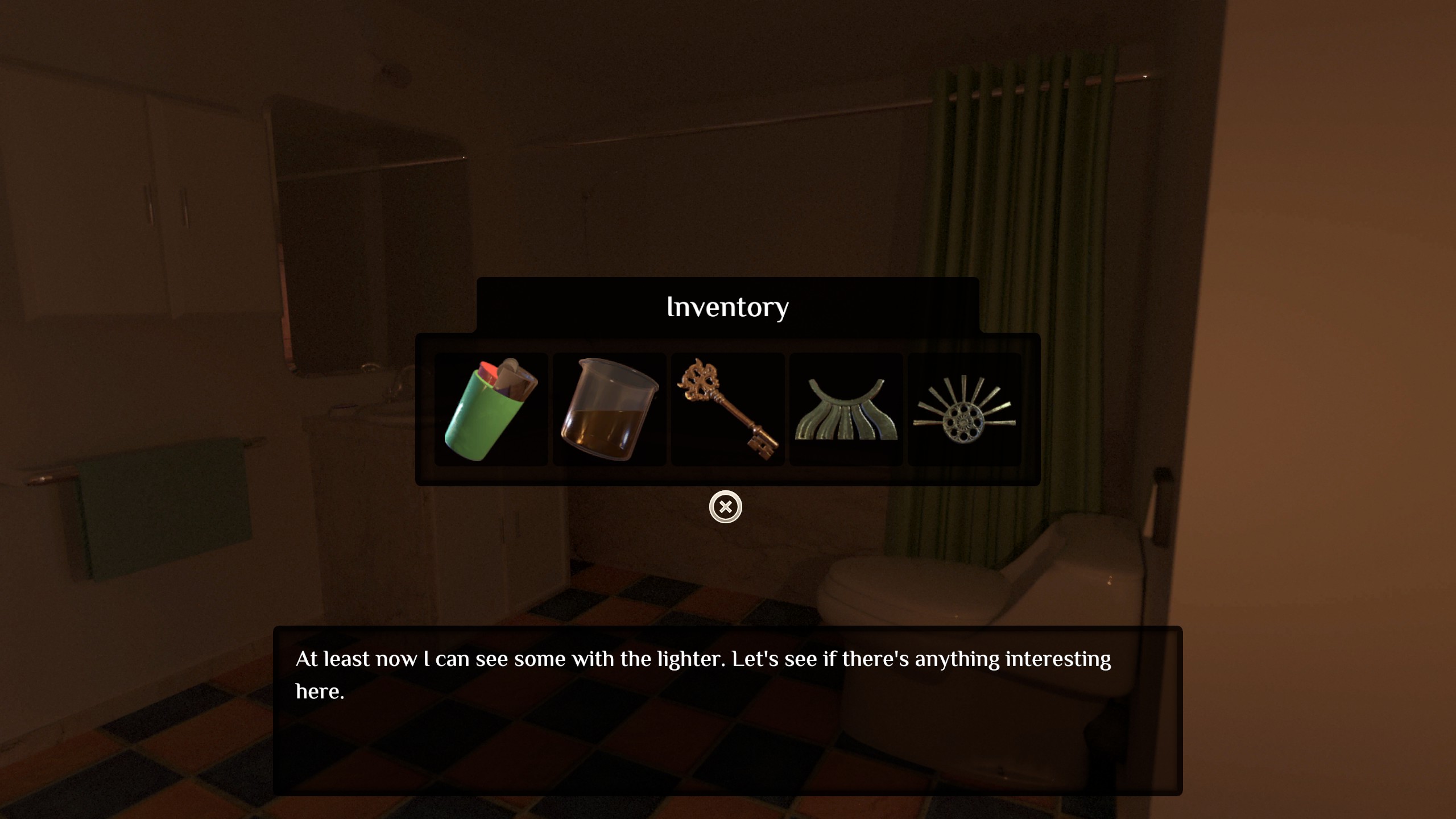Choose the ornate golden key
The height and width of the screenshot is (819, 1456).
tap(727, 409)
